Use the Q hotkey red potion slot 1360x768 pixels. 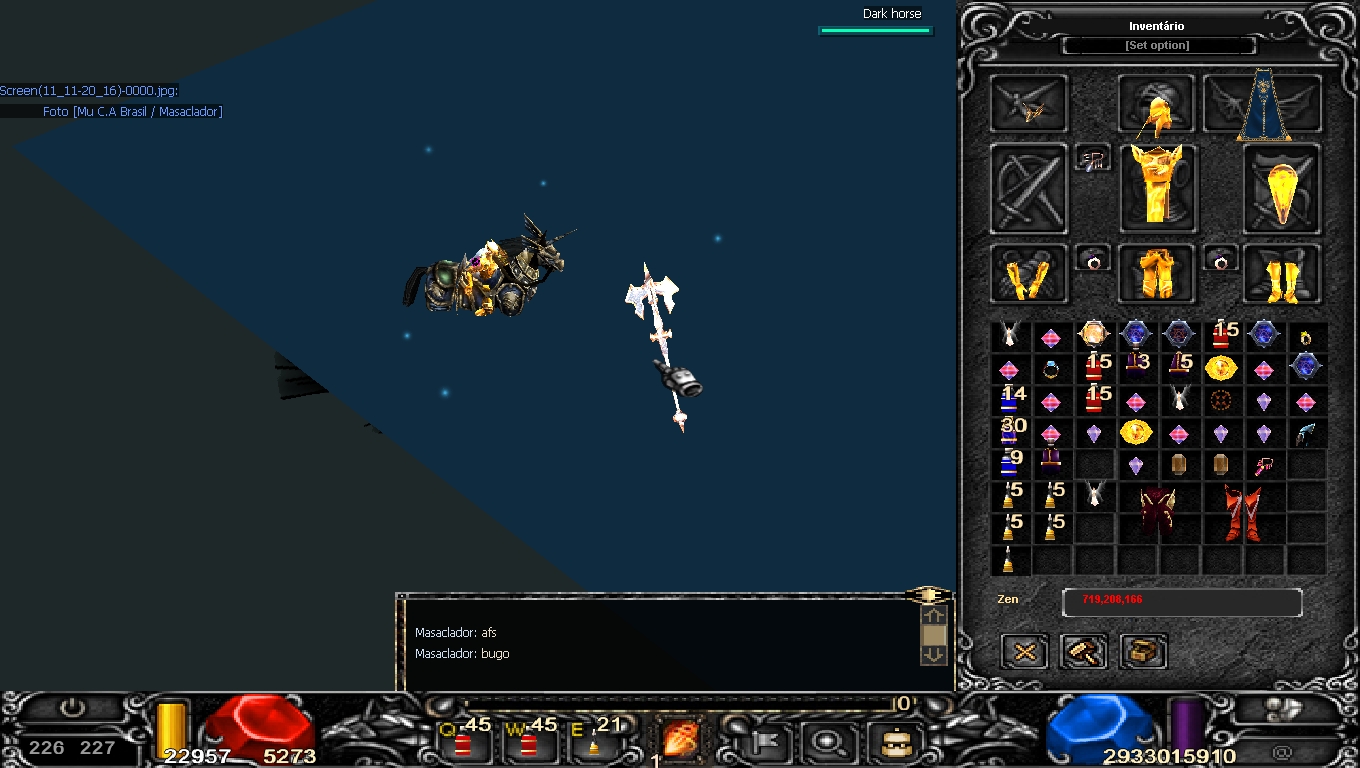pos(464,740)
